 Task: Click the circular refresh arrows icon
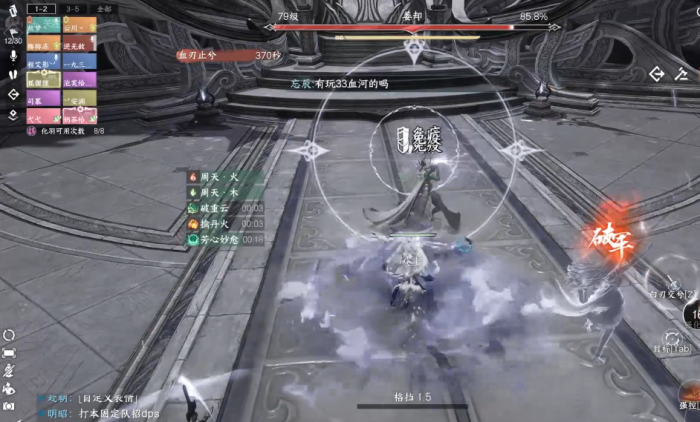coord(9,335)
